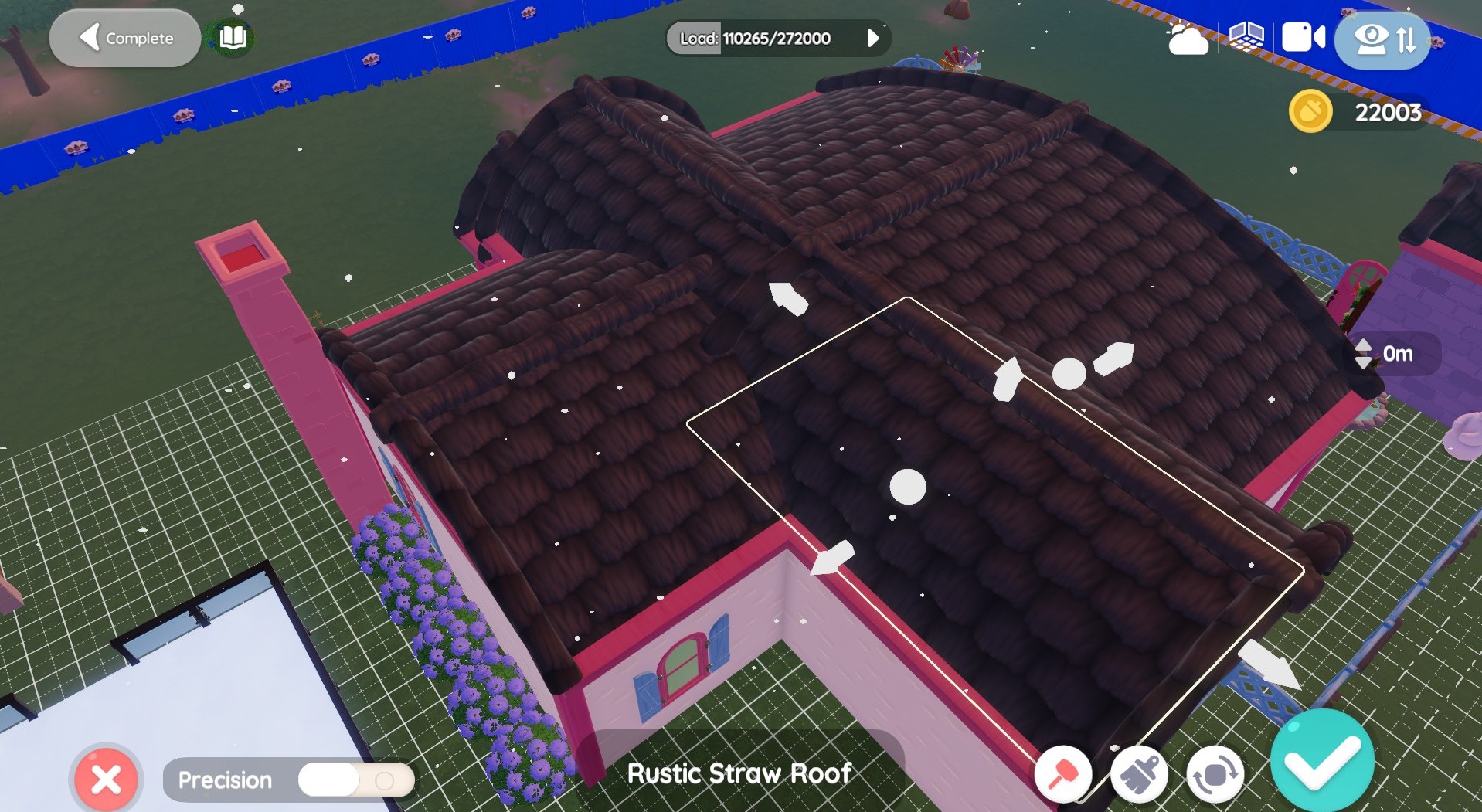Toggle the grid floor view icon

(x=1246, y=37)
